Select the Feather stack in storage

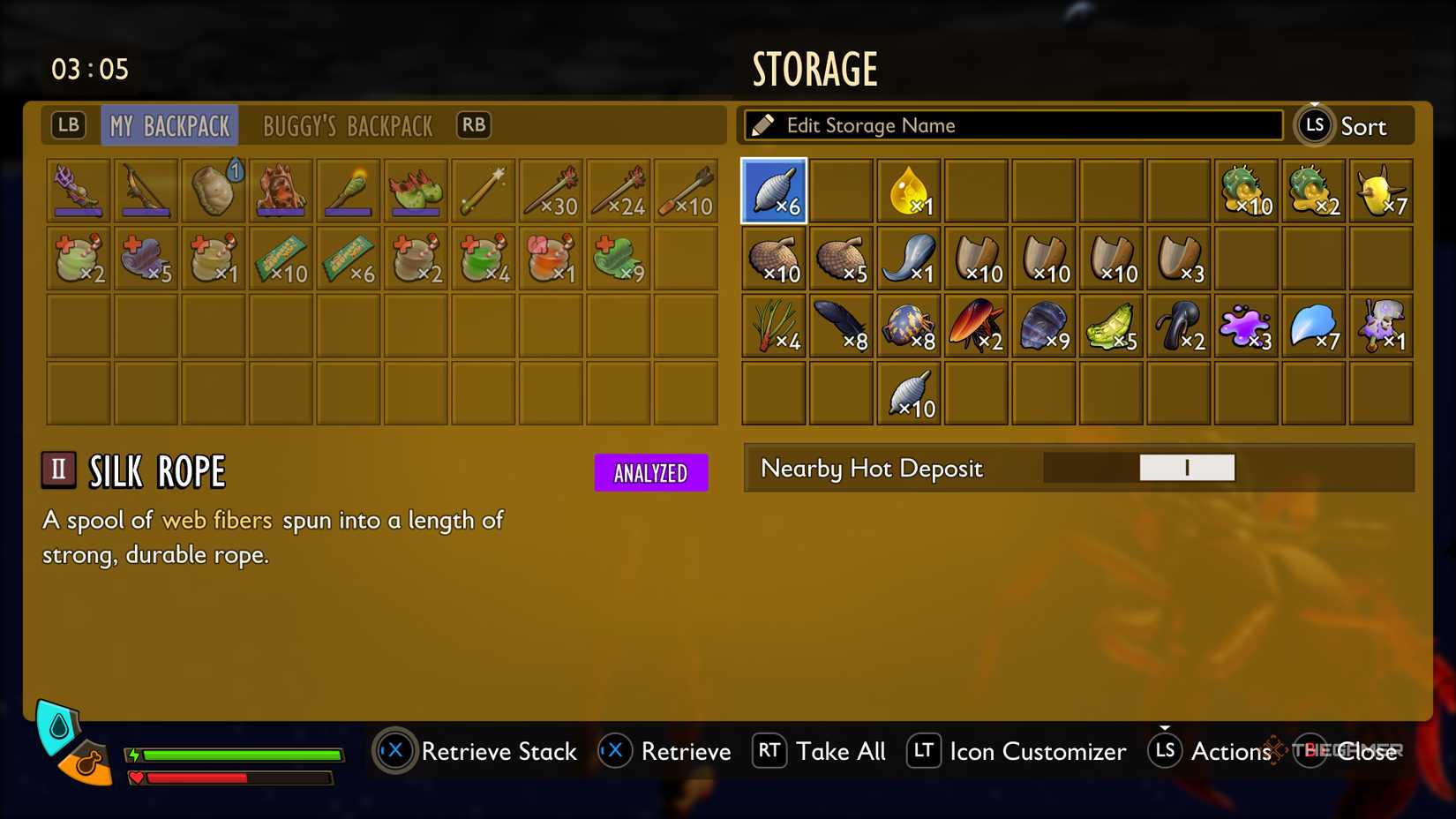click(x=841, y=327)
